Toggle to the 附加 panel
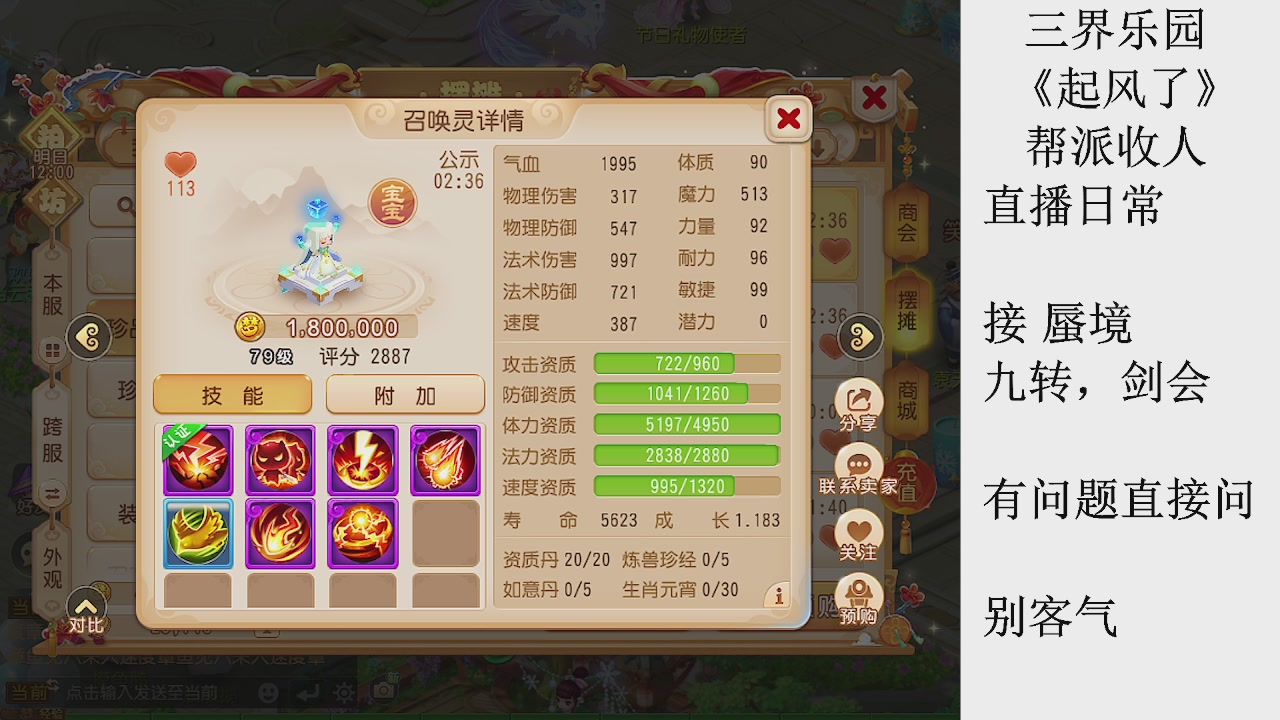Viewport: 1280px width, 720px height. (x=404, y=394)
